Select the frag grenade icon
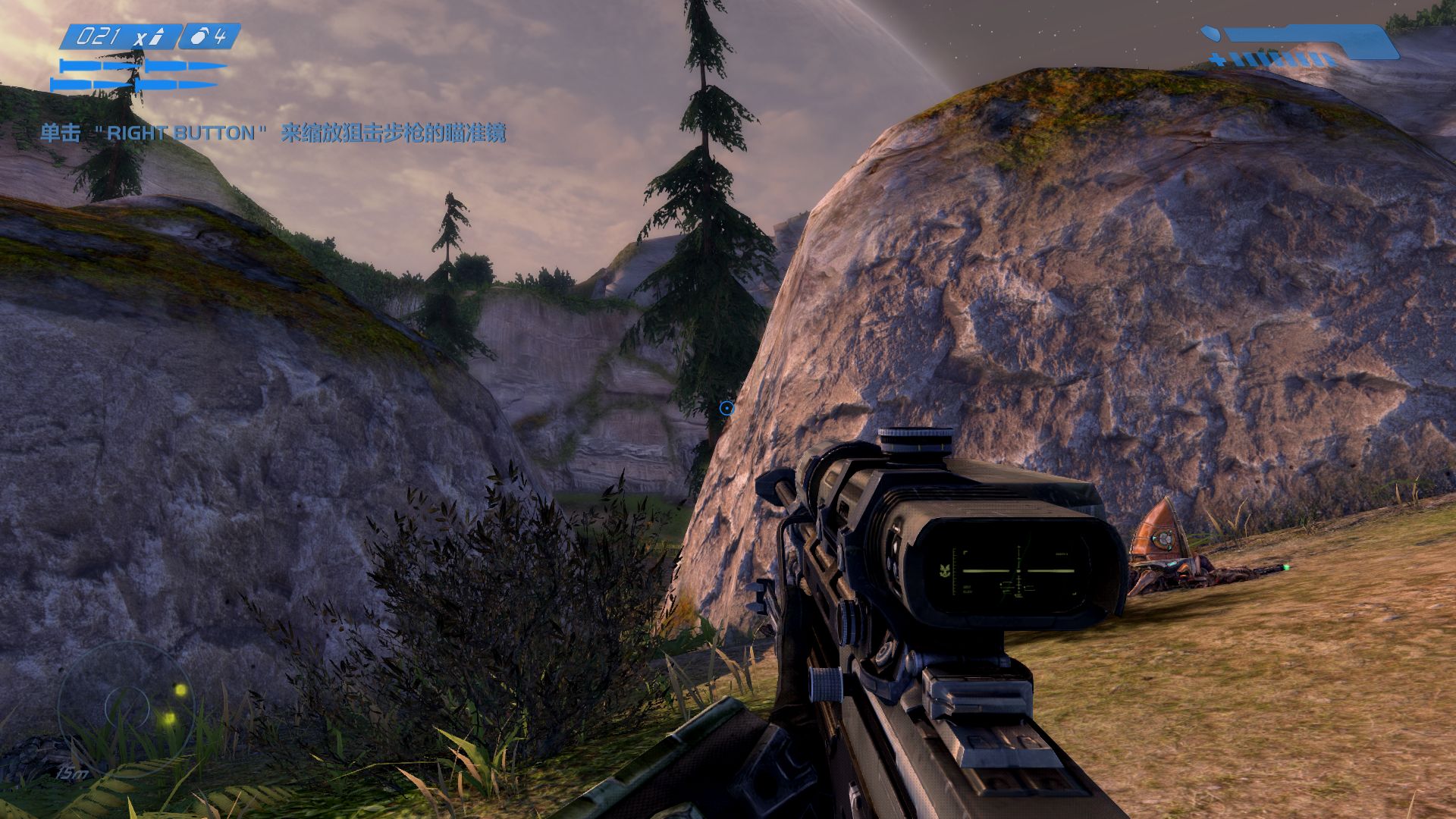The image size is (1456, 819). 199,36
